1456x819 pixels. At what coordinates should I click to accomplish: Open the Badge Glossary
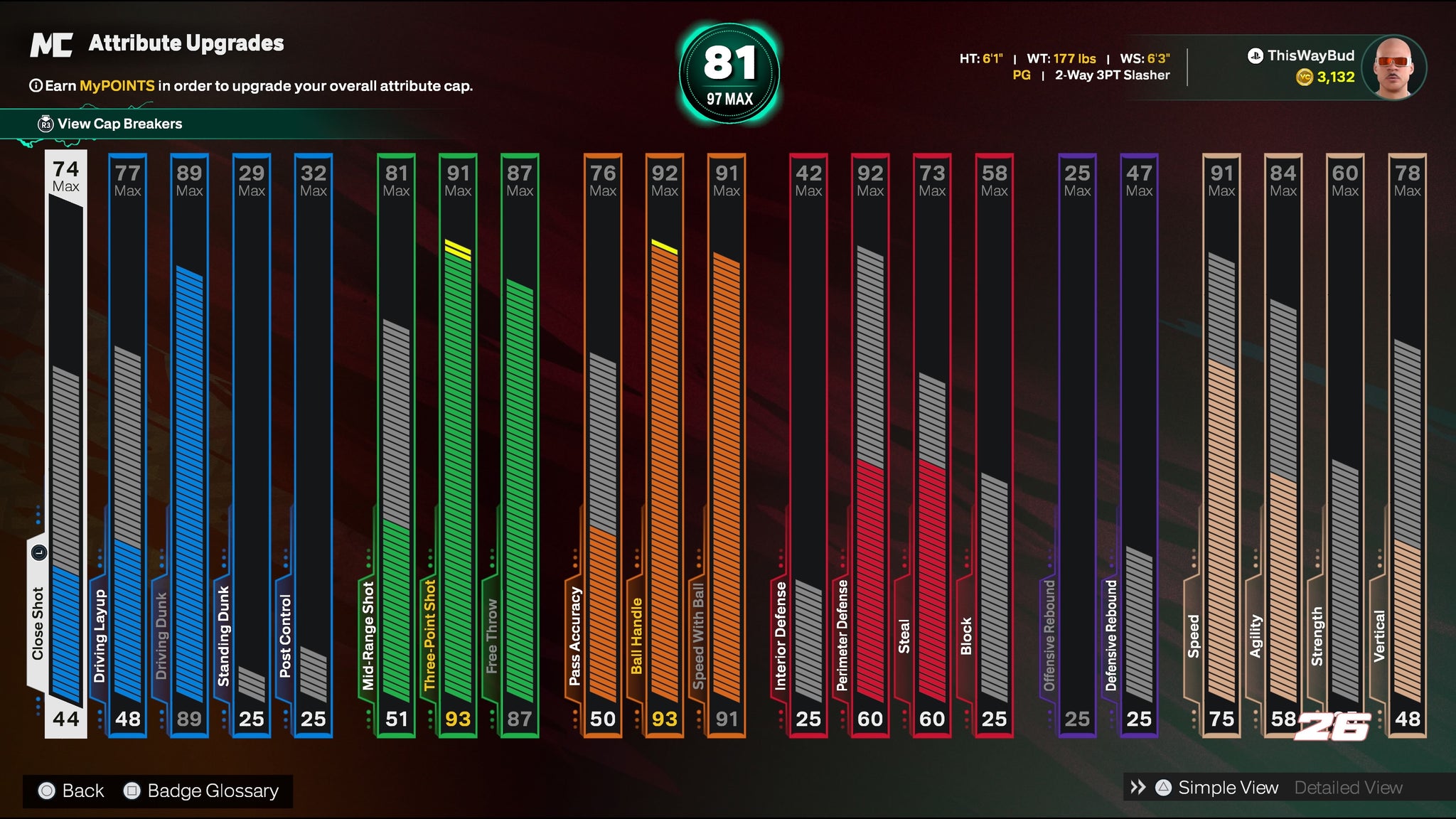[x=202, y=791]
